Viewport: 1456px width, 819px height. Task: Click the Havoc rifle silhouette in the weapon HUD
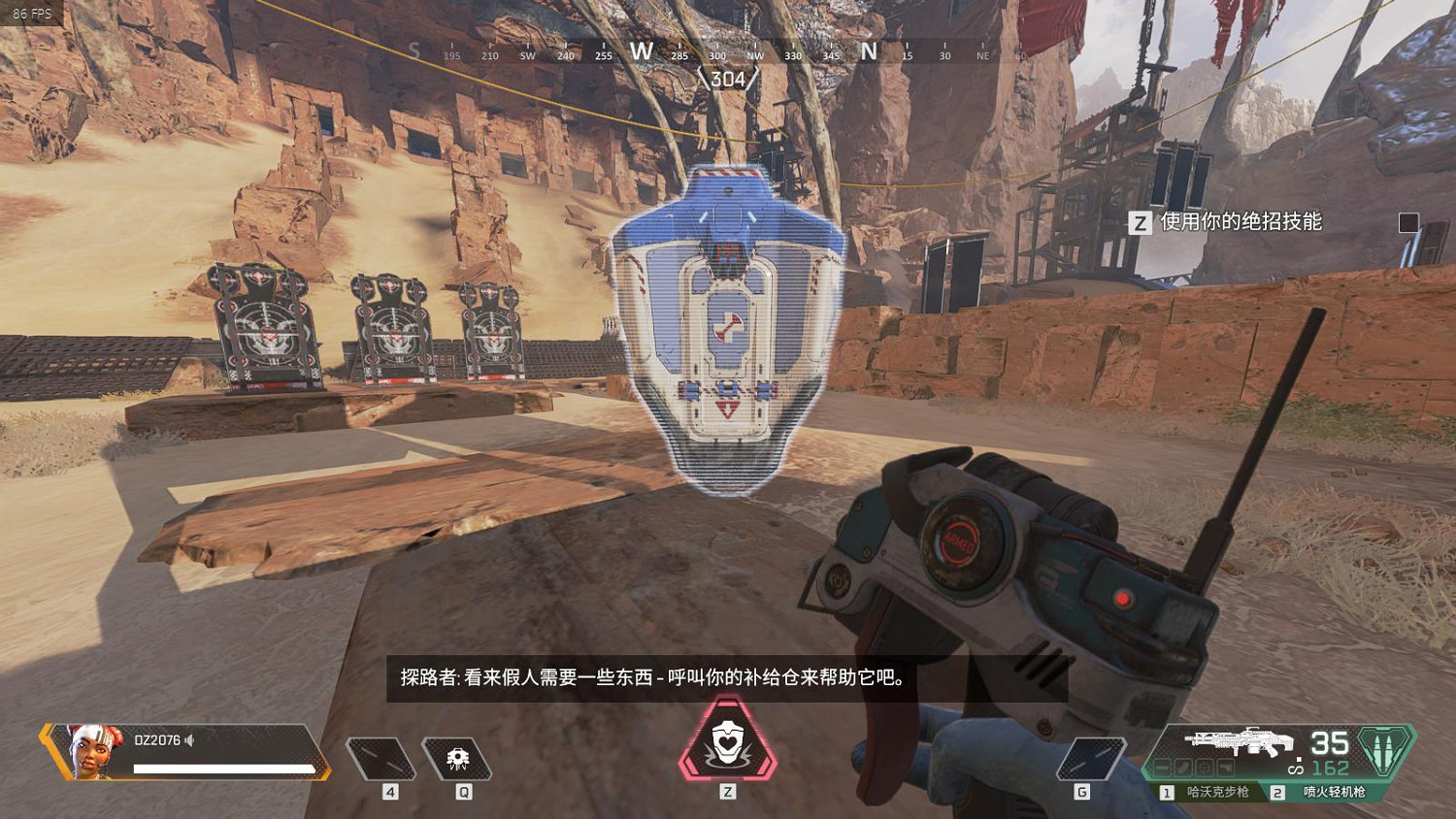pyautogui.click(x=1242, y=742)
